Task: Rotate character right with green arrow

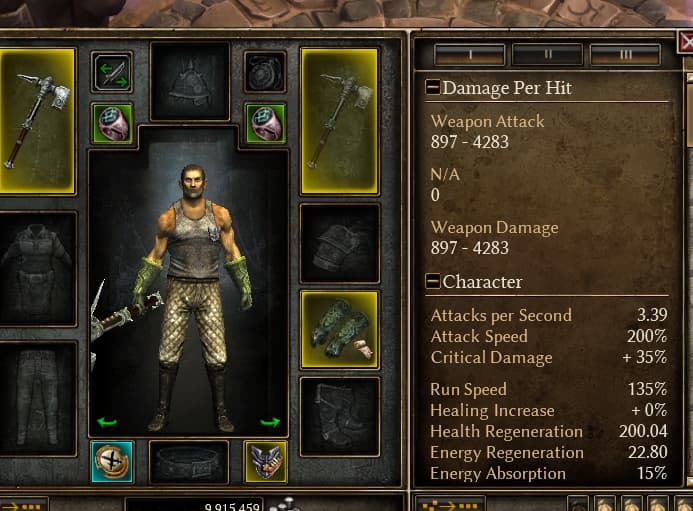Action: [270, 421]
